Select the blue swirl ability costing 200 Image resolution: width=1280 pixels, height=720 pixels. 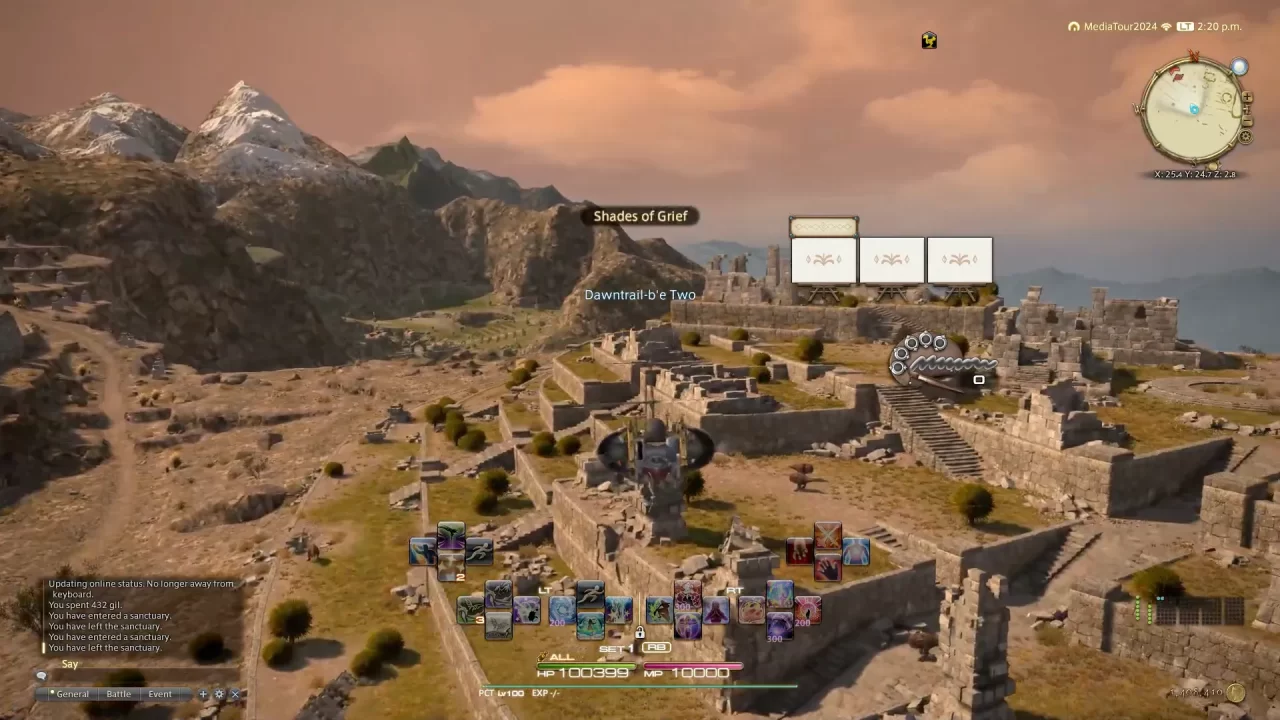561,609
